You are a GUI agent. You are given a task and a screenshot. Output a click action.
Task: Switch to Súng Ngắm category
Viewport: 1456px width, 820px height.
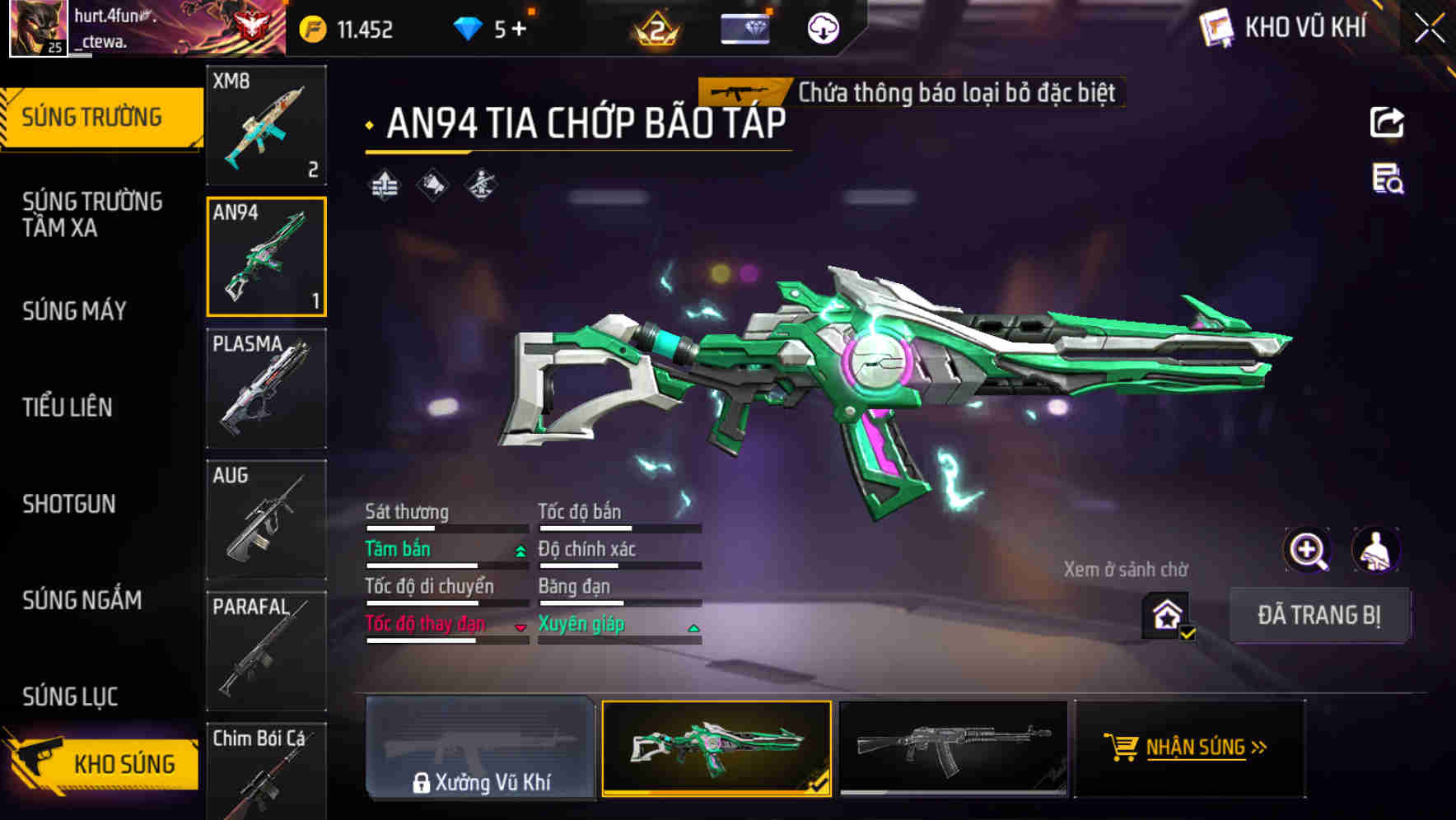82,600
